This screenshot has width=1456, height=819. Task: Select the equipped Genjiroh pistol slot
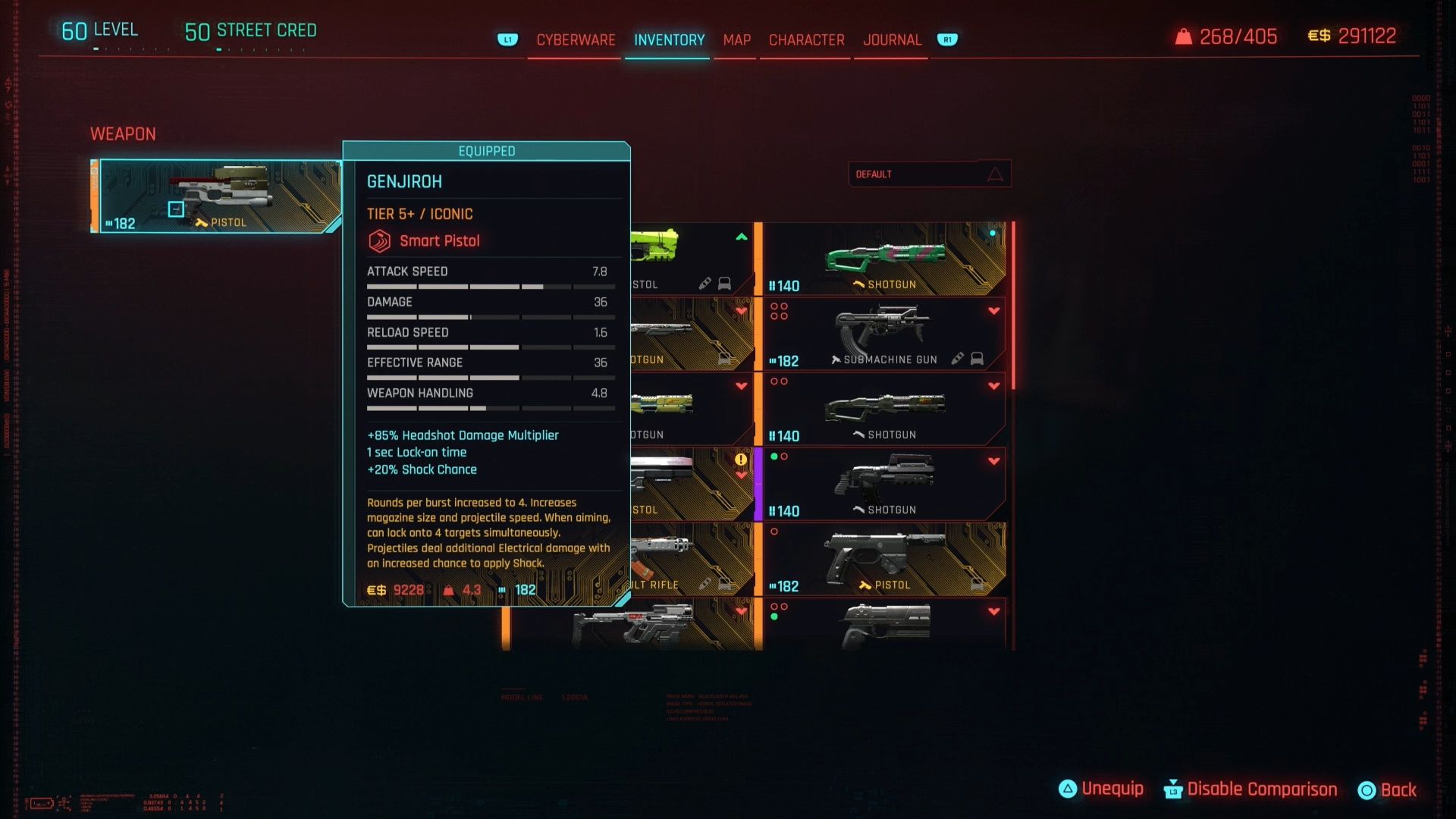coord(218,196)
